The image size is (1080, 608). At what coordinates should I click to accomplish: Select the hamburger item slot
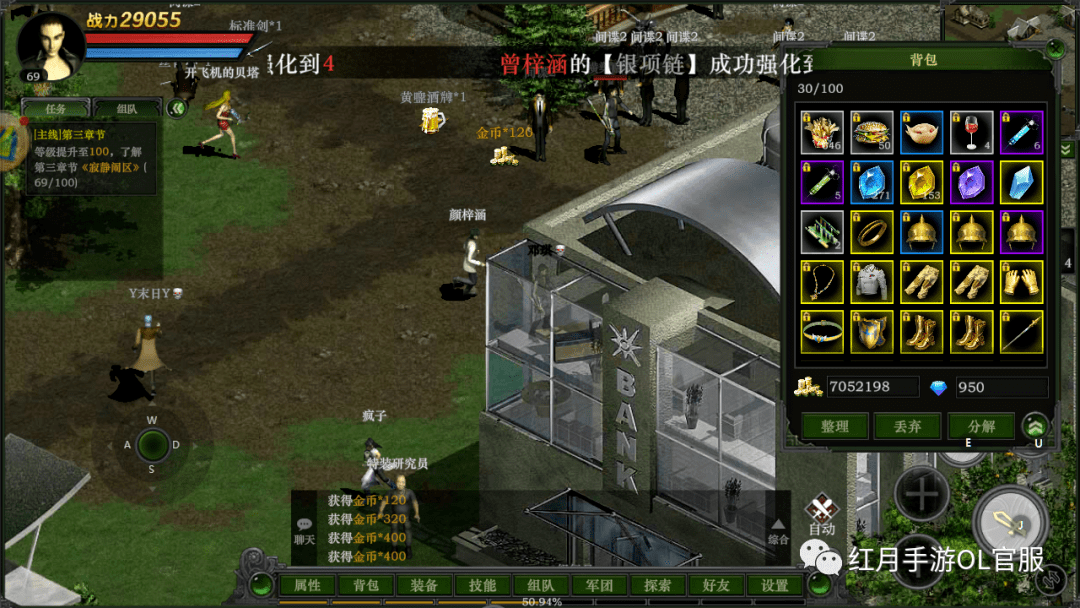coord(872,132)
